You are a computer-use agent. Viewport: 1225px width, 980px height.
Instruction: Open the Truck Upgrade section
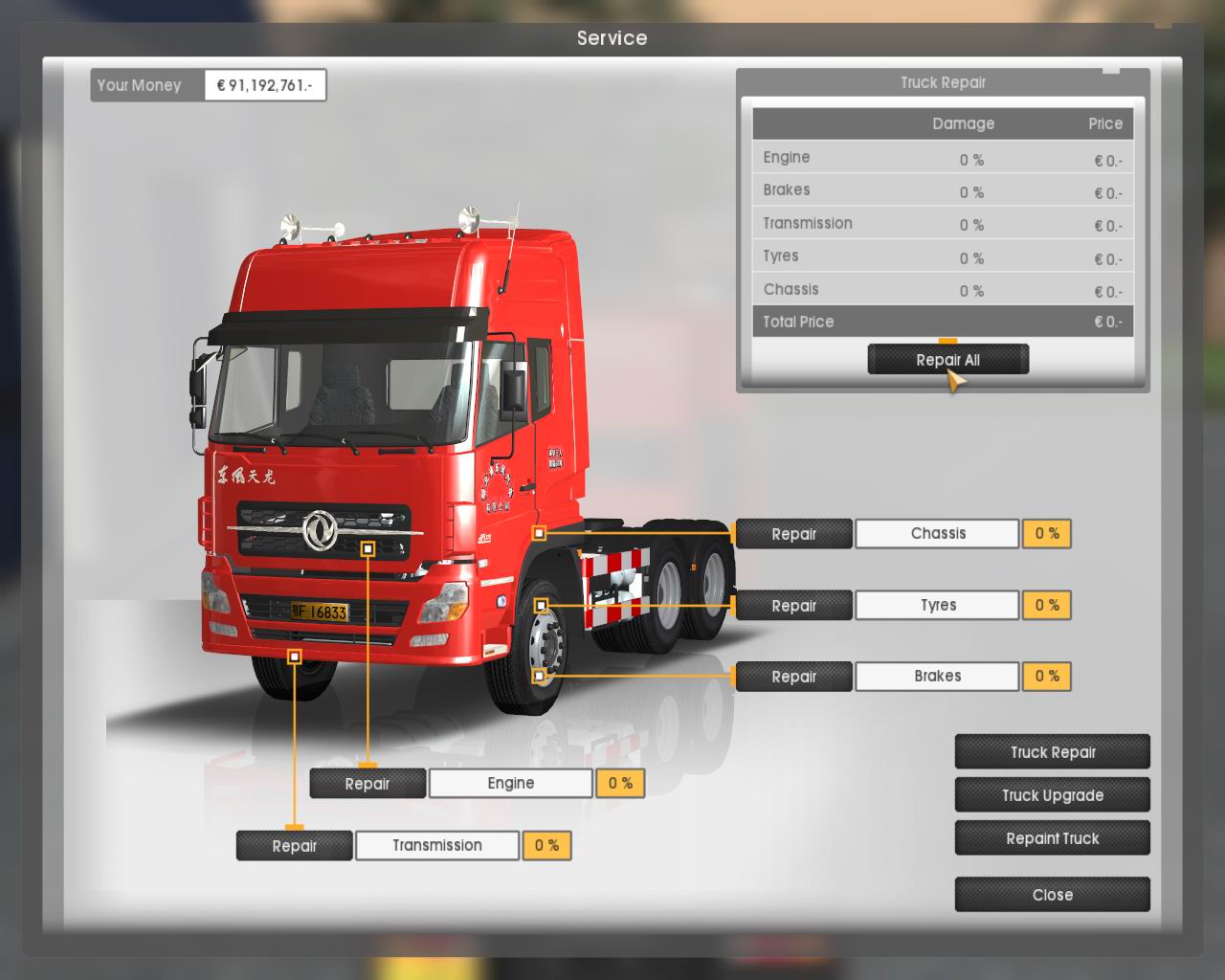1052,795
